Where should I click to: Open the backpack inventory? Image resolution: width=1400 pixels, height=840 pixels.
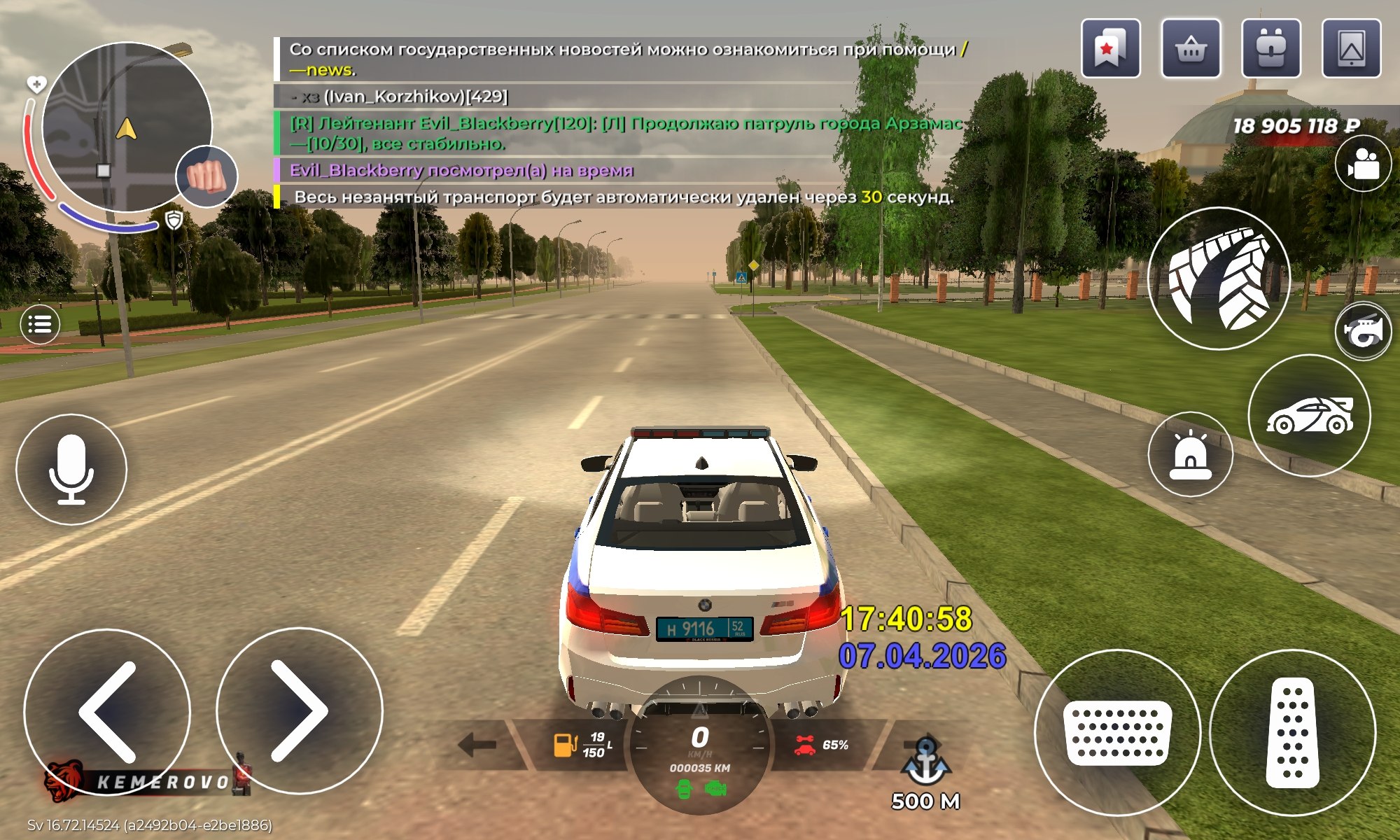(1270, 48)
